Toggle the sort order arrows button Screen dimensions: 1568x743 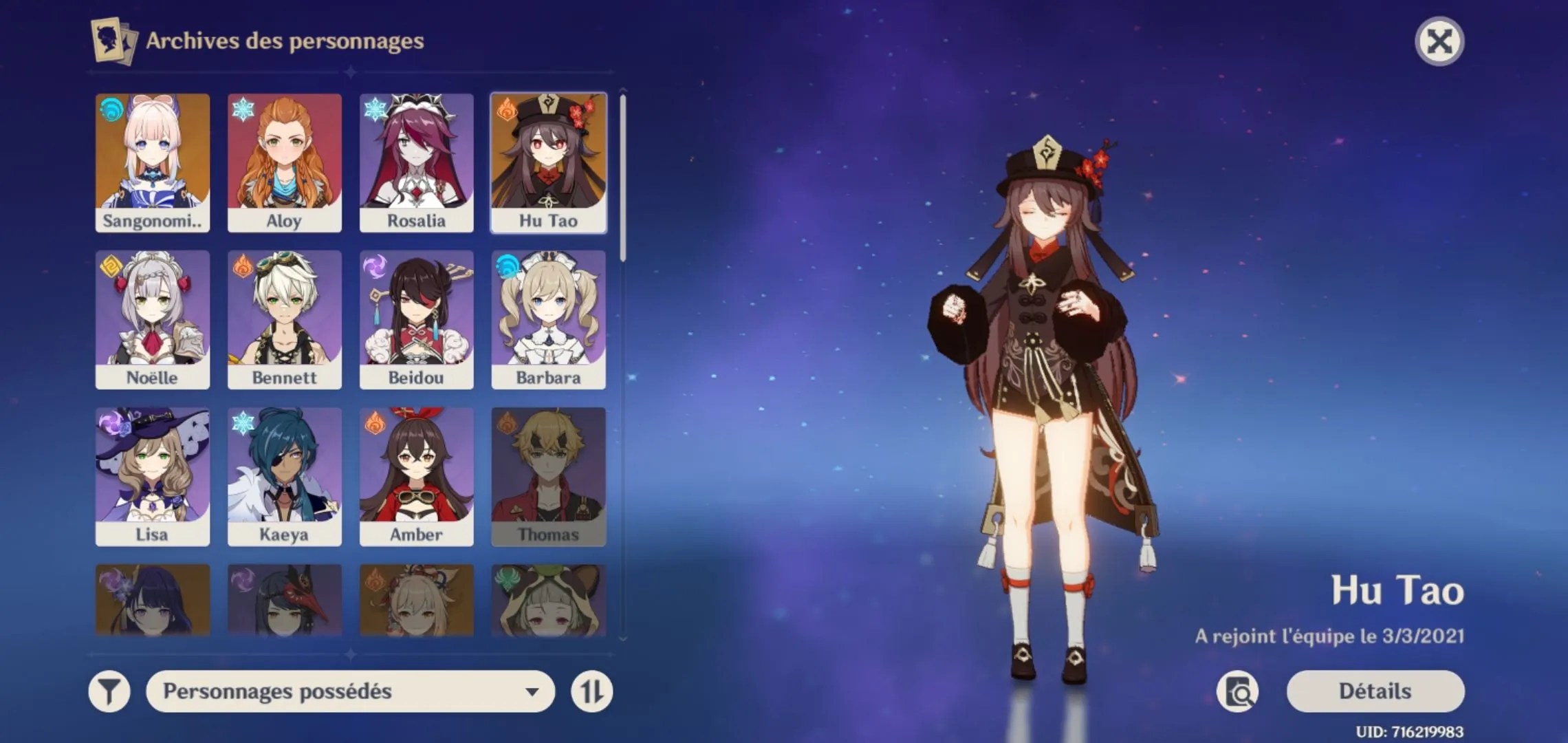click(x=591, y=691)
